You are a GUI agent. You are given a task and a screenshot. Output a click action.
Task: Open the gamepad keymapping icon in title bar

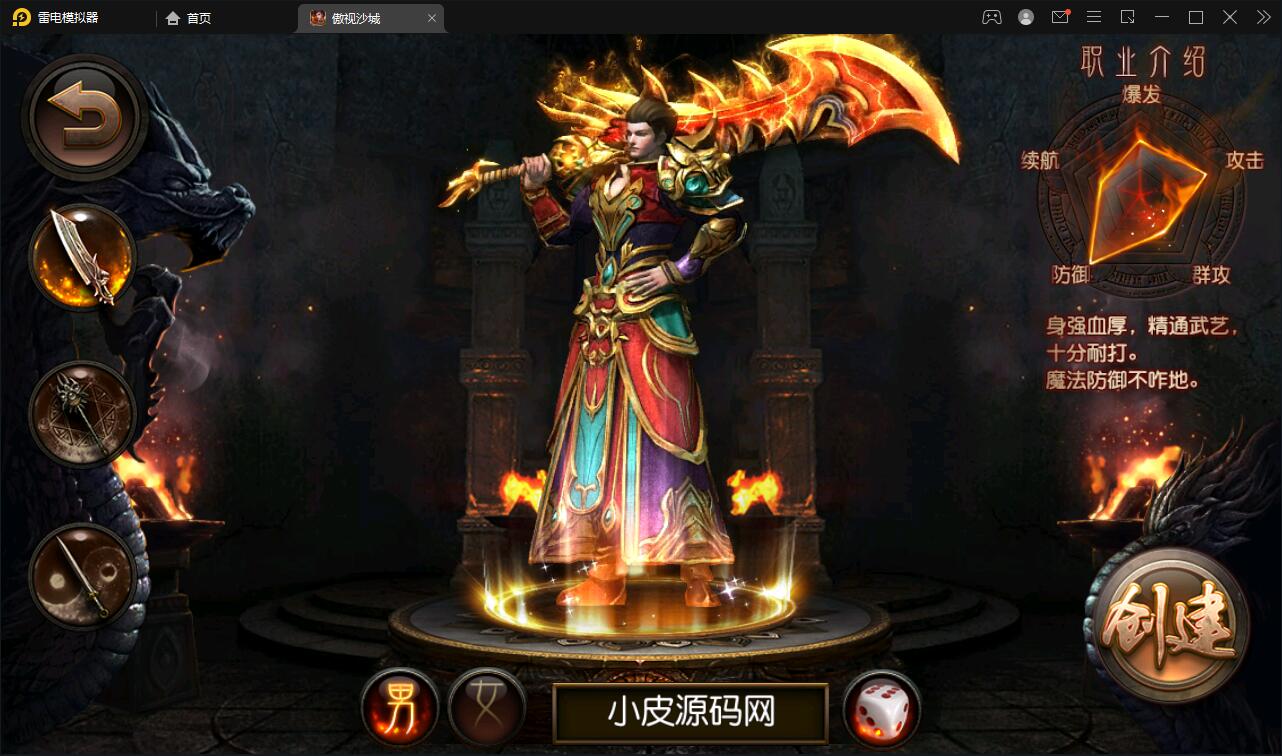[x=991, y=17]
